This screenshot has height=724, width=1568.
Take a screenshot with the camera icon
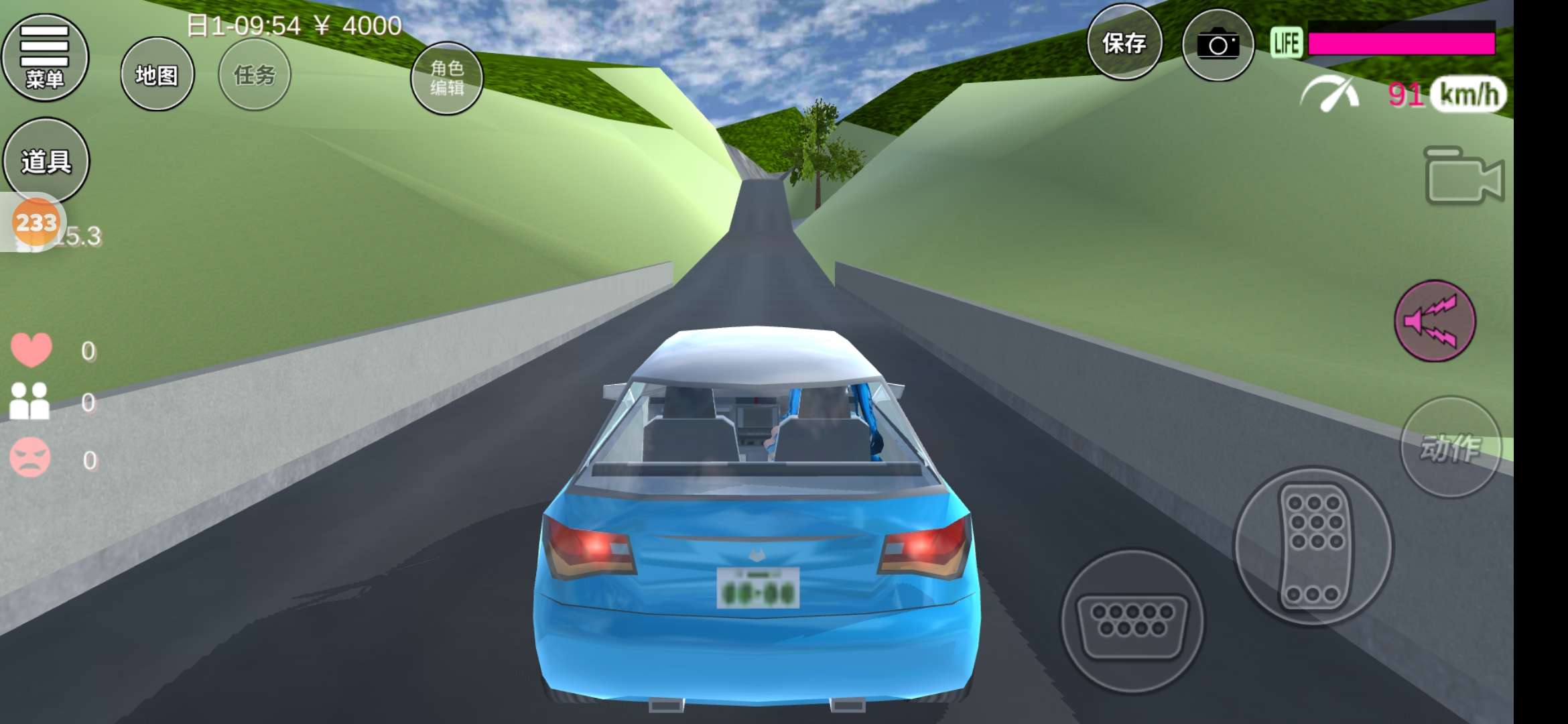(x=1217, y=46)
